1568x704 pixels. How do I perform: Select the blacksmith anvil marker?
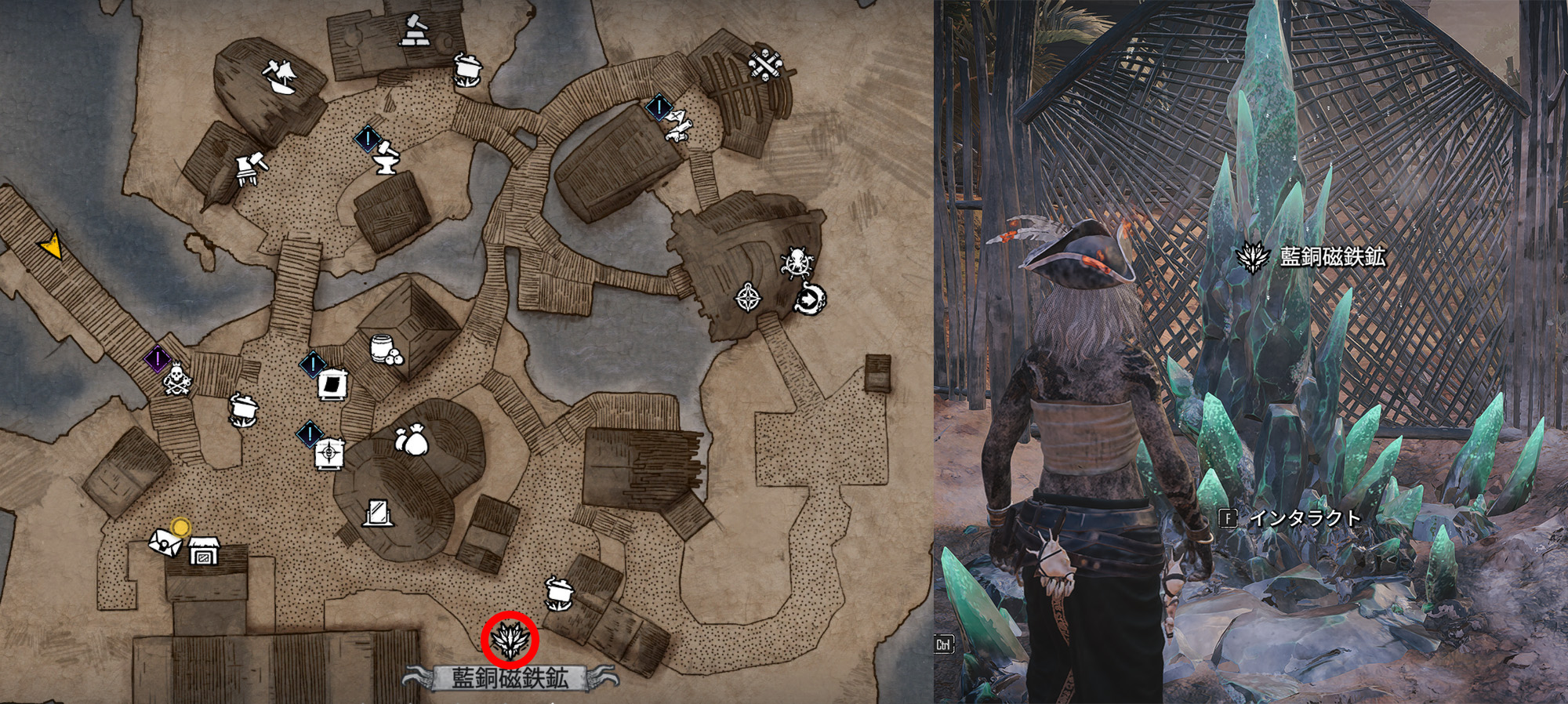(x=385, y=158)
